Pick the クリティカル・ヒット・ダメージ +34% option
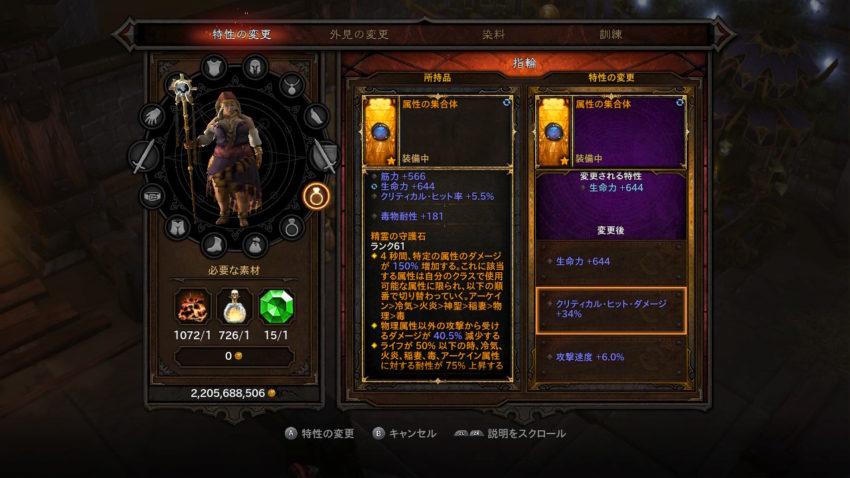The width and height of the screenshot is (850, 478). pos(611,311)
